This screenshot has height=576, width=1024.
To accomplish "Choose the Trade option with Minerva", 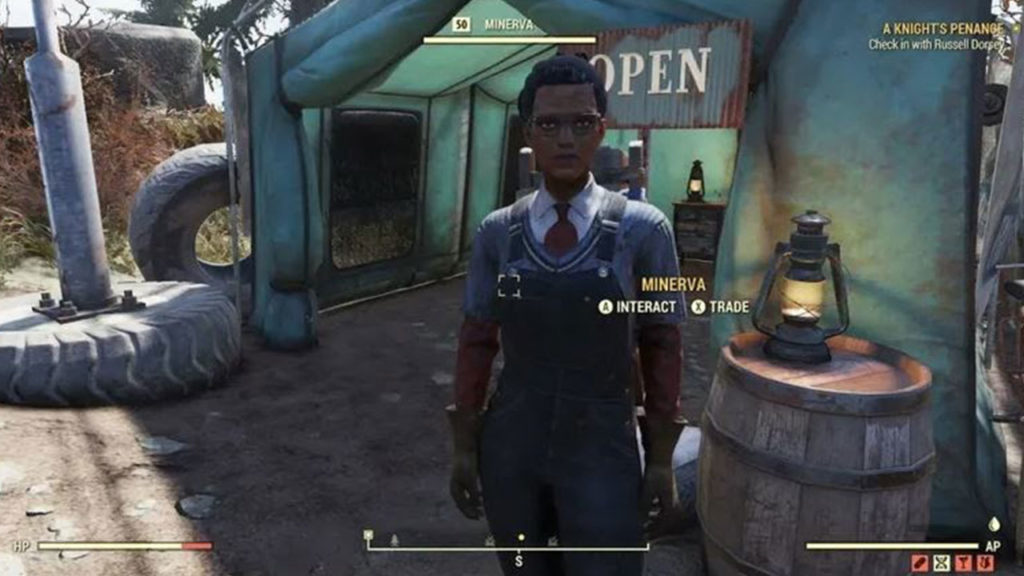I will click(x=720, y=307).
